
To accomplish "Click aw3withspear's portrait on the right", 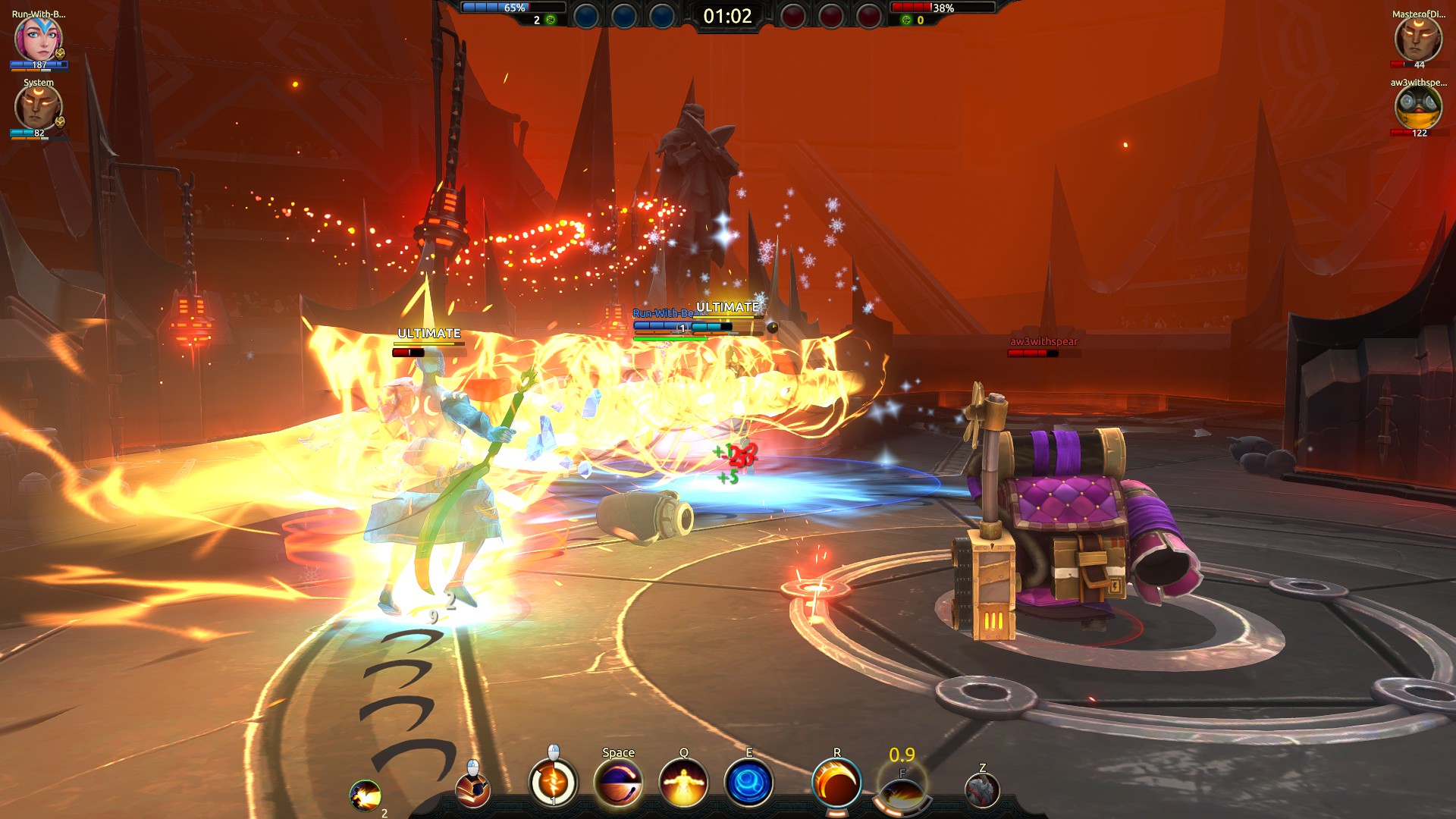I will tap(1417, 108).
